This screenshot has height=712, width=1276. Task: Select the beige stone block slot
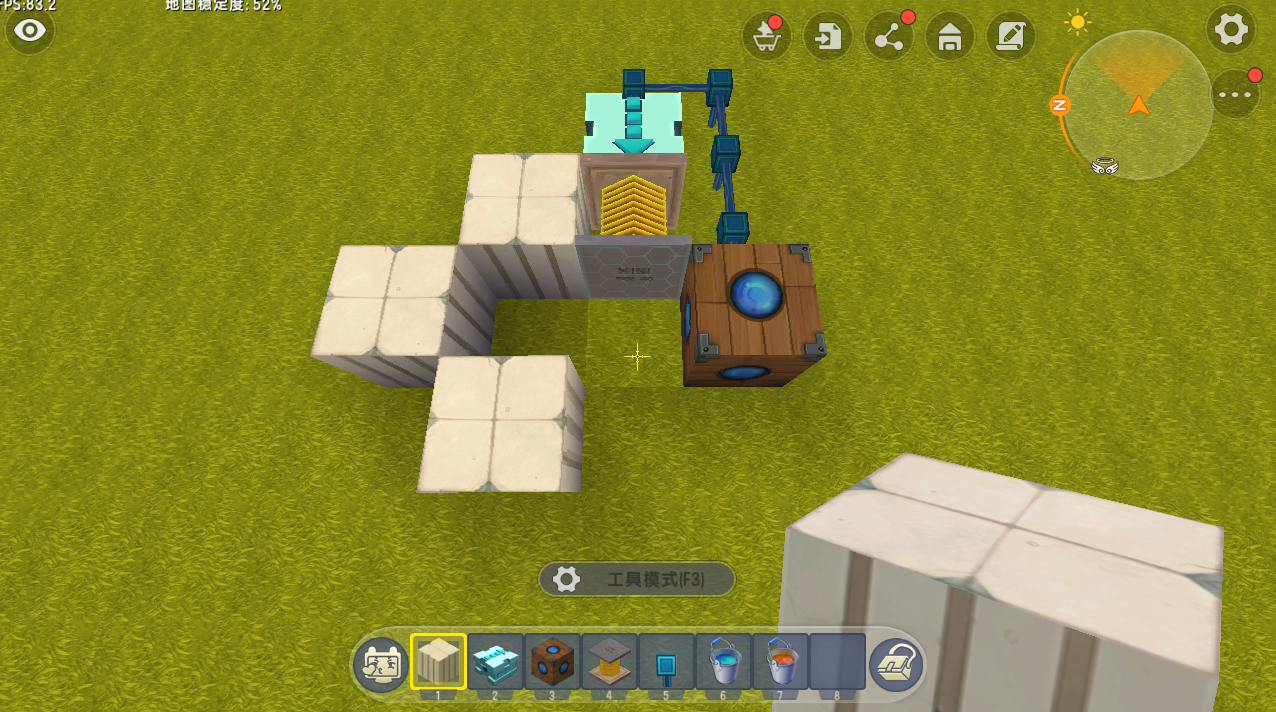pos(438,662)
